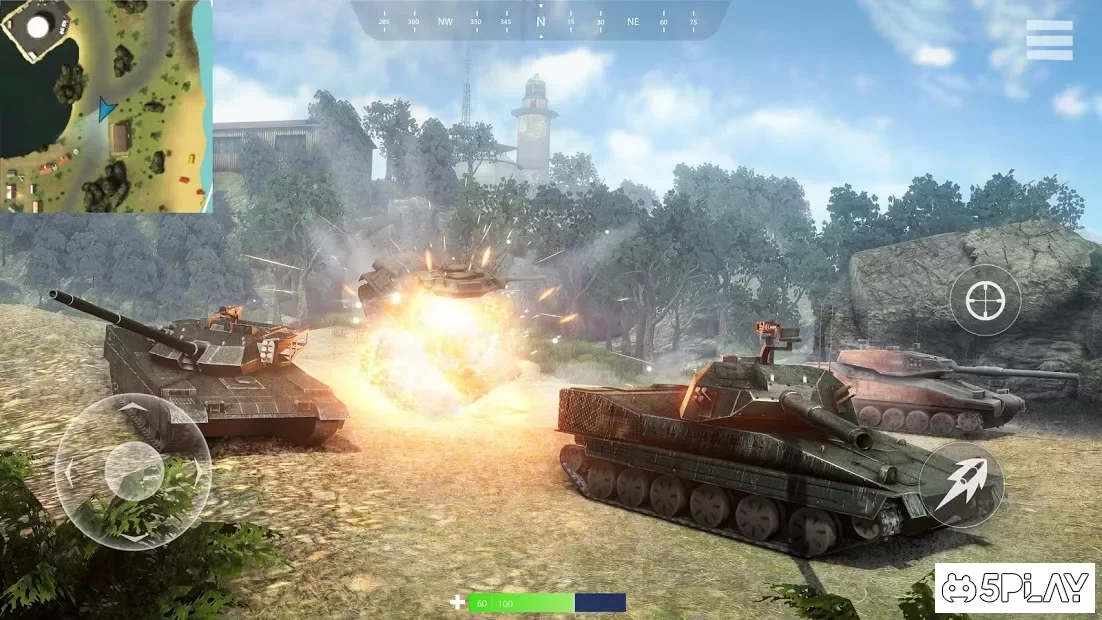
Task: Tap the crosshair aim button
Action: 985,299
